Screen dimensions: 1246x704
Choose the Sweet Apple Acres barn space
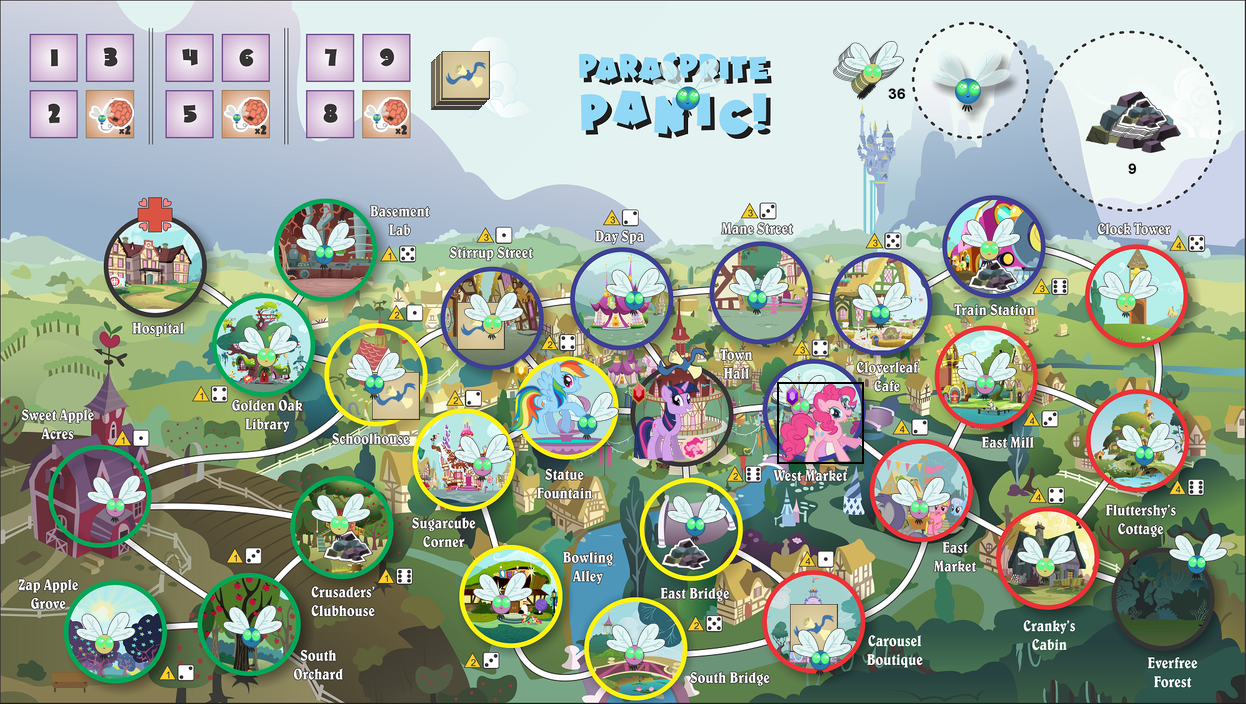(99, 495)
